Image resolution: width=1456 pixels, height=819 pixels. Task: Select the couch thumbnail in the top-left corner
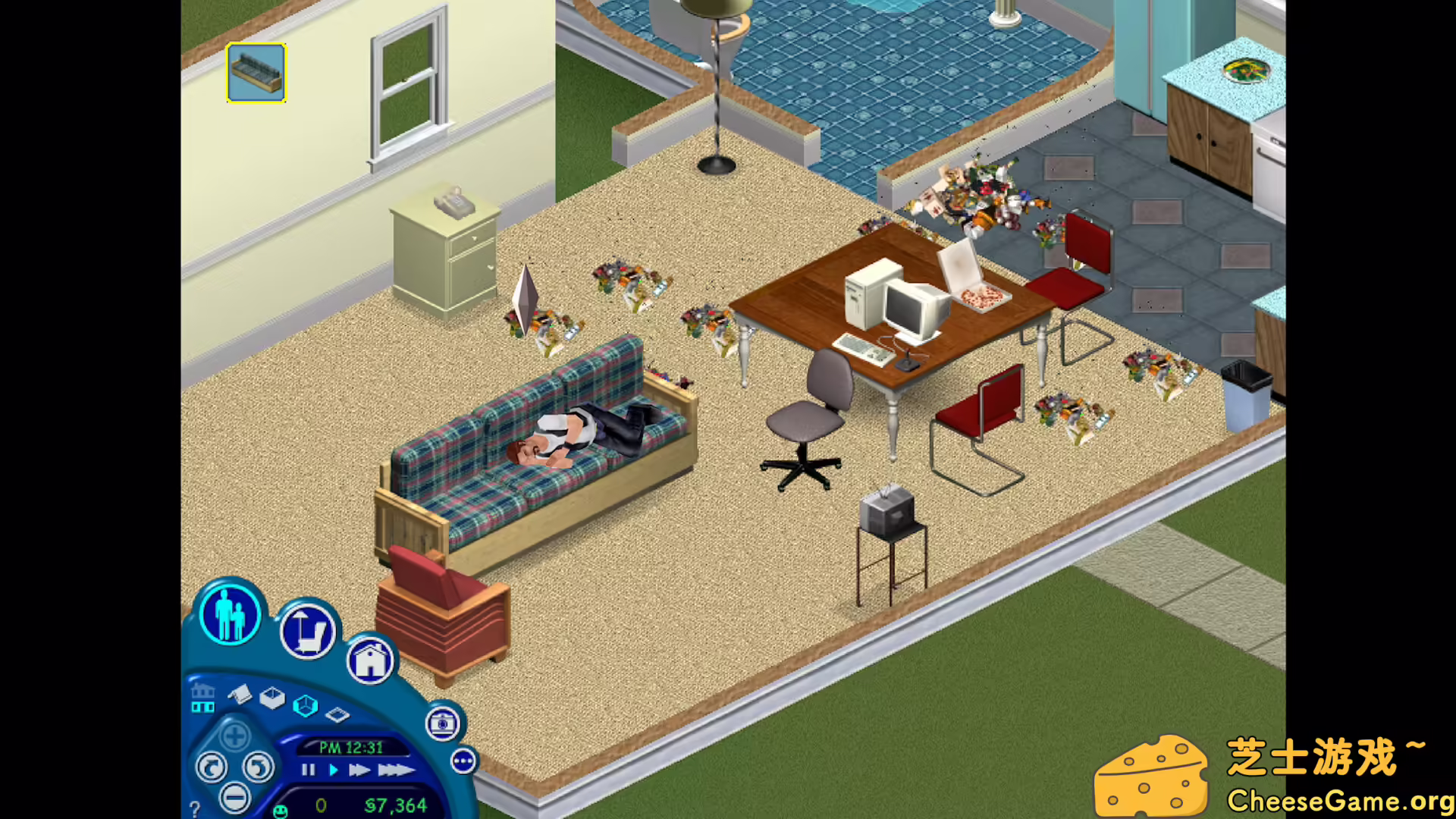point(256,74)
